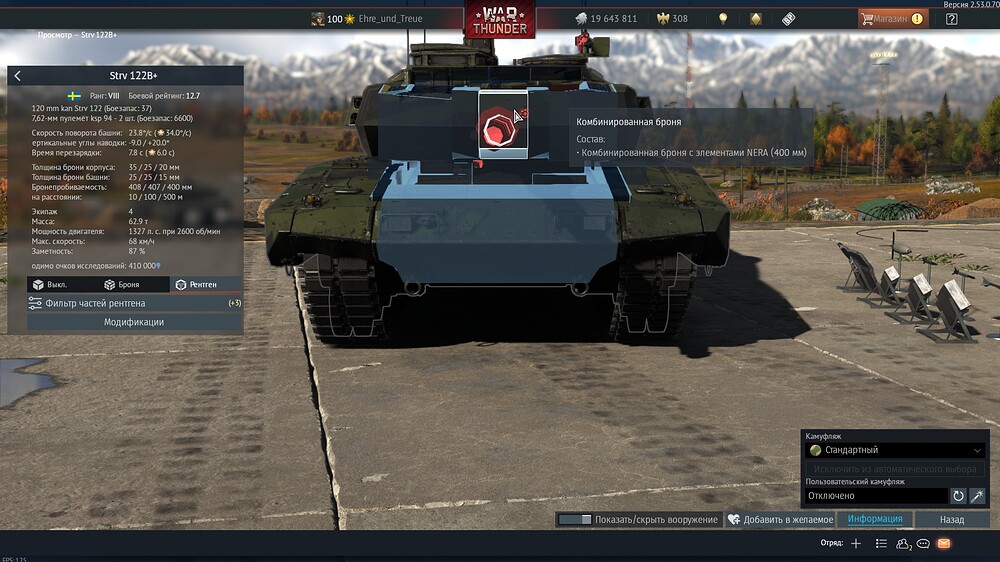Click the magic wand camouflage button
1000x562 pixels.
(977, 495)
